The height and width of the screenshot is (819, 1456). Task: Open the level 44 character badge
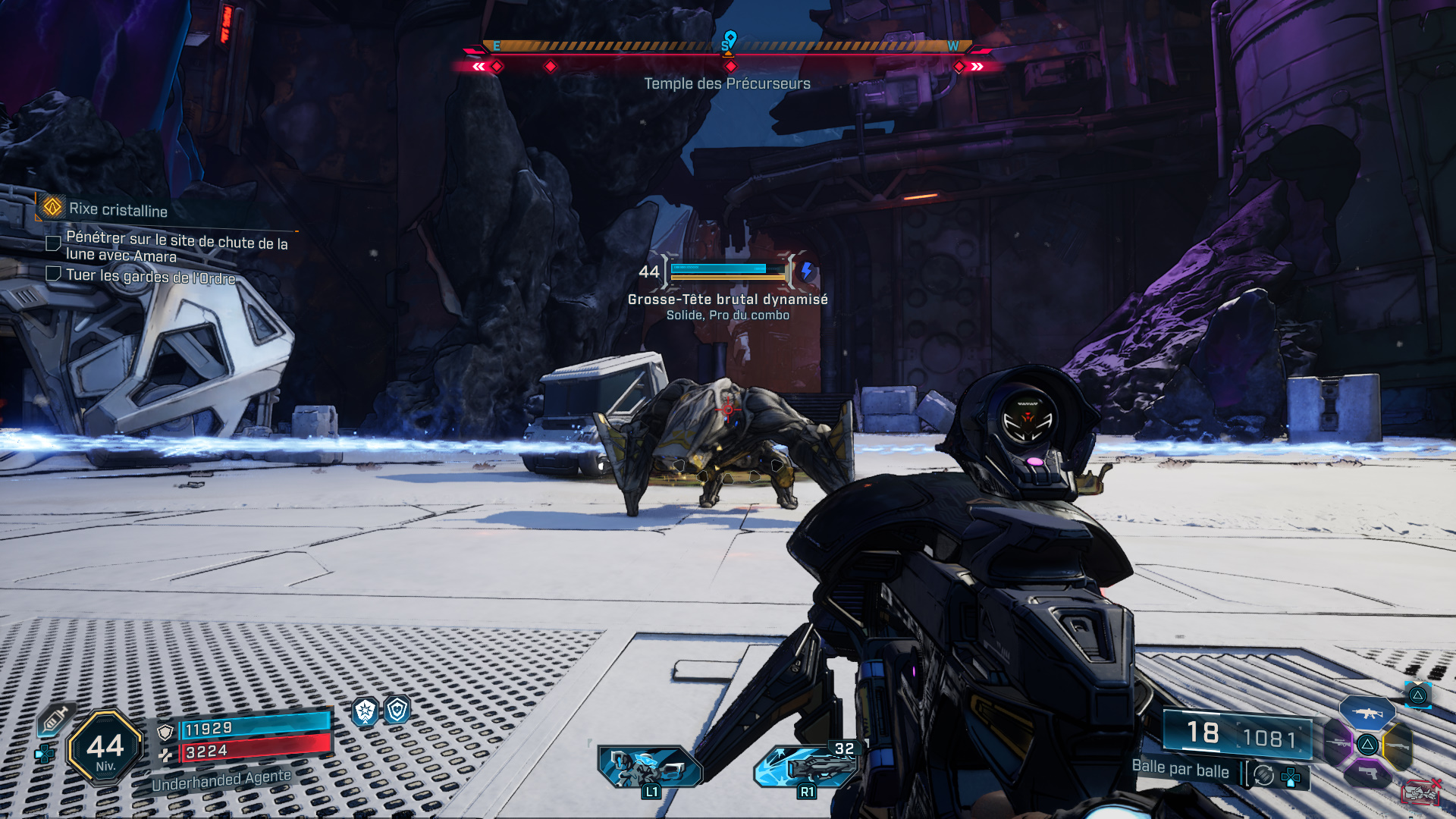[x=105, y=748]
